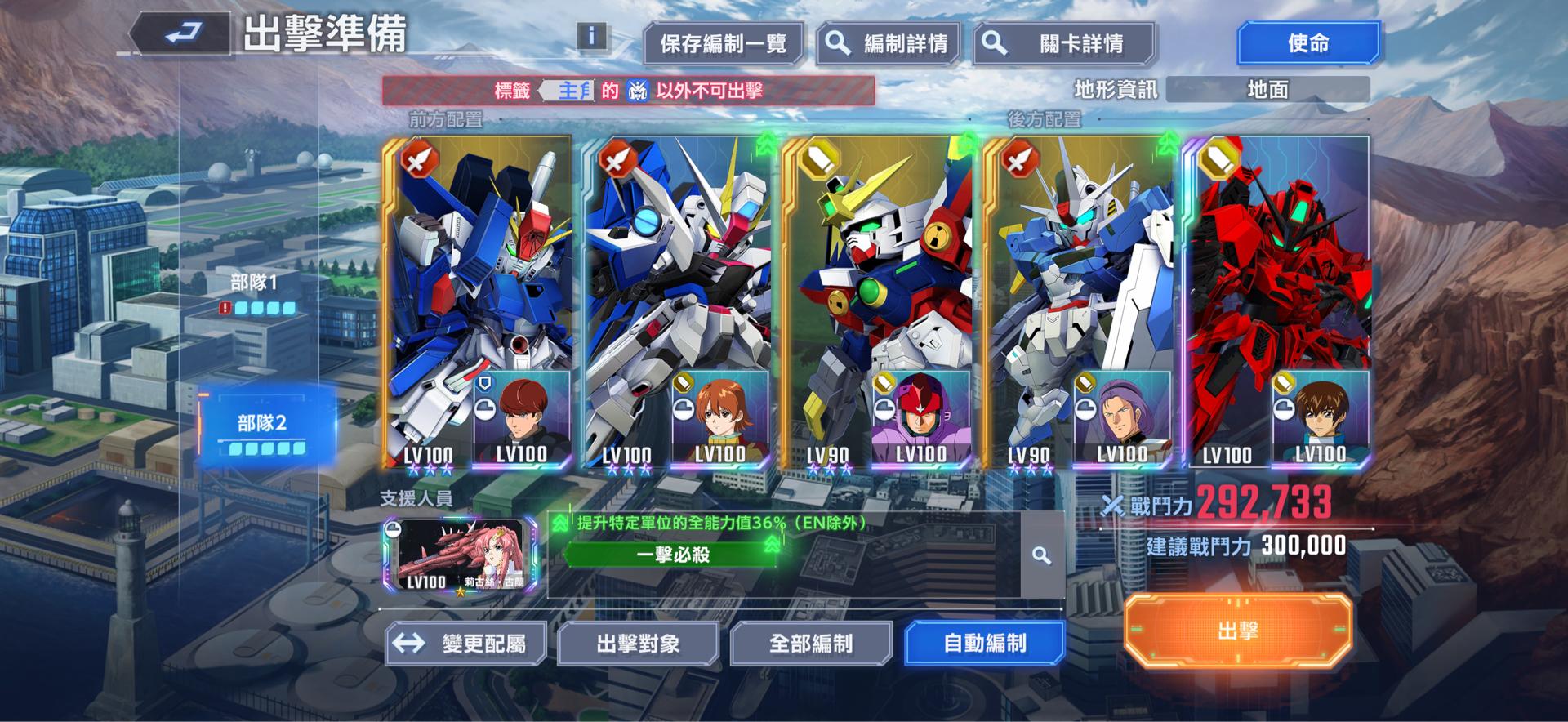Viewport: 1568px width, 722px height.
Task: Open 保存編制一覽 saved formations list
Action: point(722,43)
